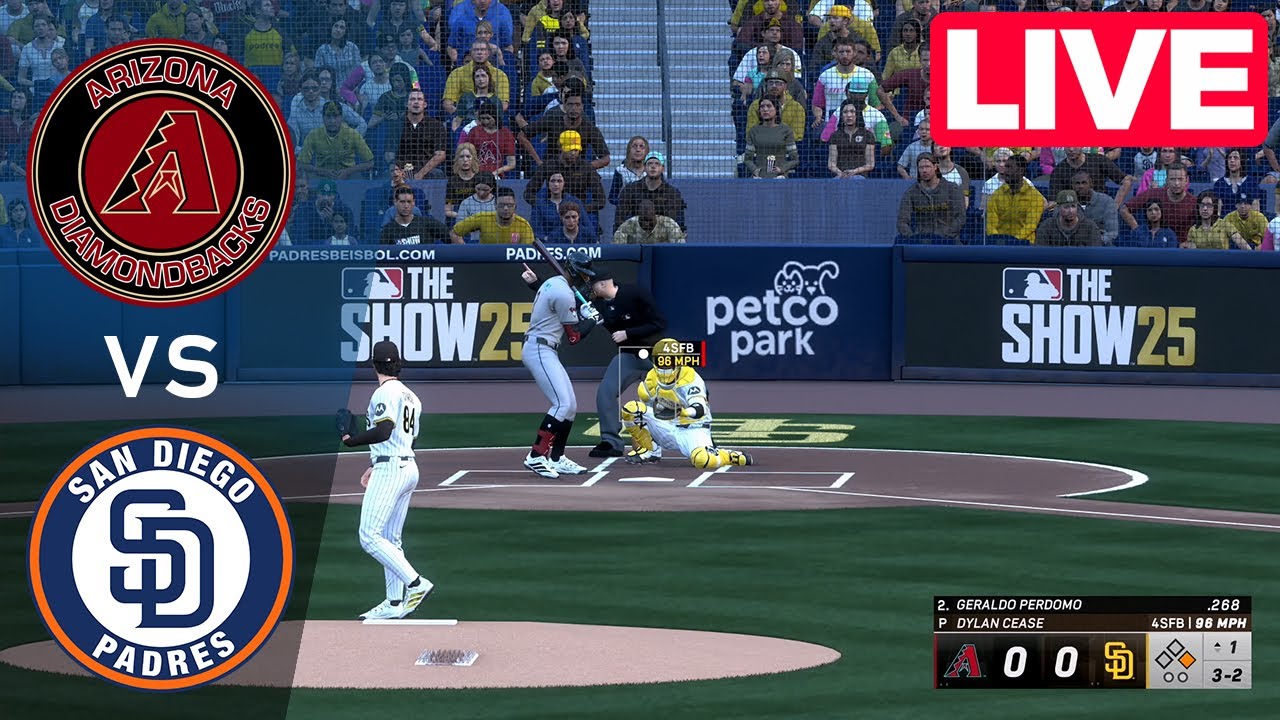This screenshot has height=720, width=1280.
Task: Toggle the 4SFB pitch type indicator
Action: (x=678, y=348)
